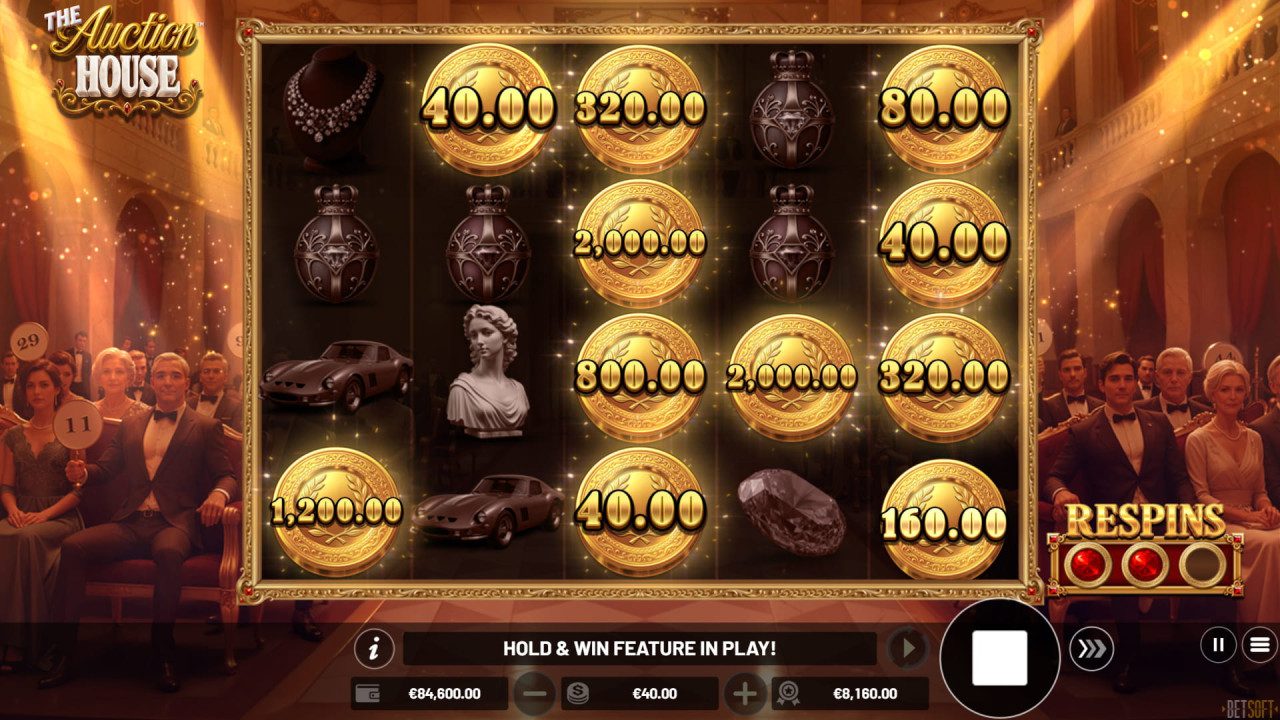Open the hamburger settings menu
The height and width of the screenshot is (720, 1280).
1257,644
